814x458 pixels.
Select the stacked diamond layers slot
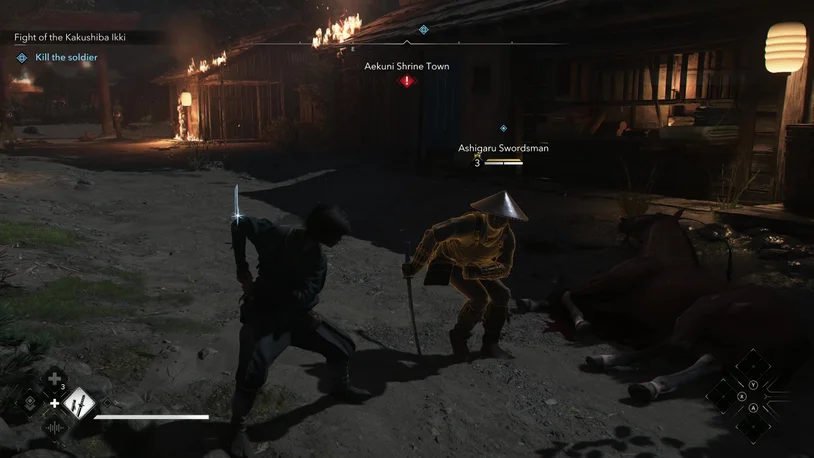point(29,404)
